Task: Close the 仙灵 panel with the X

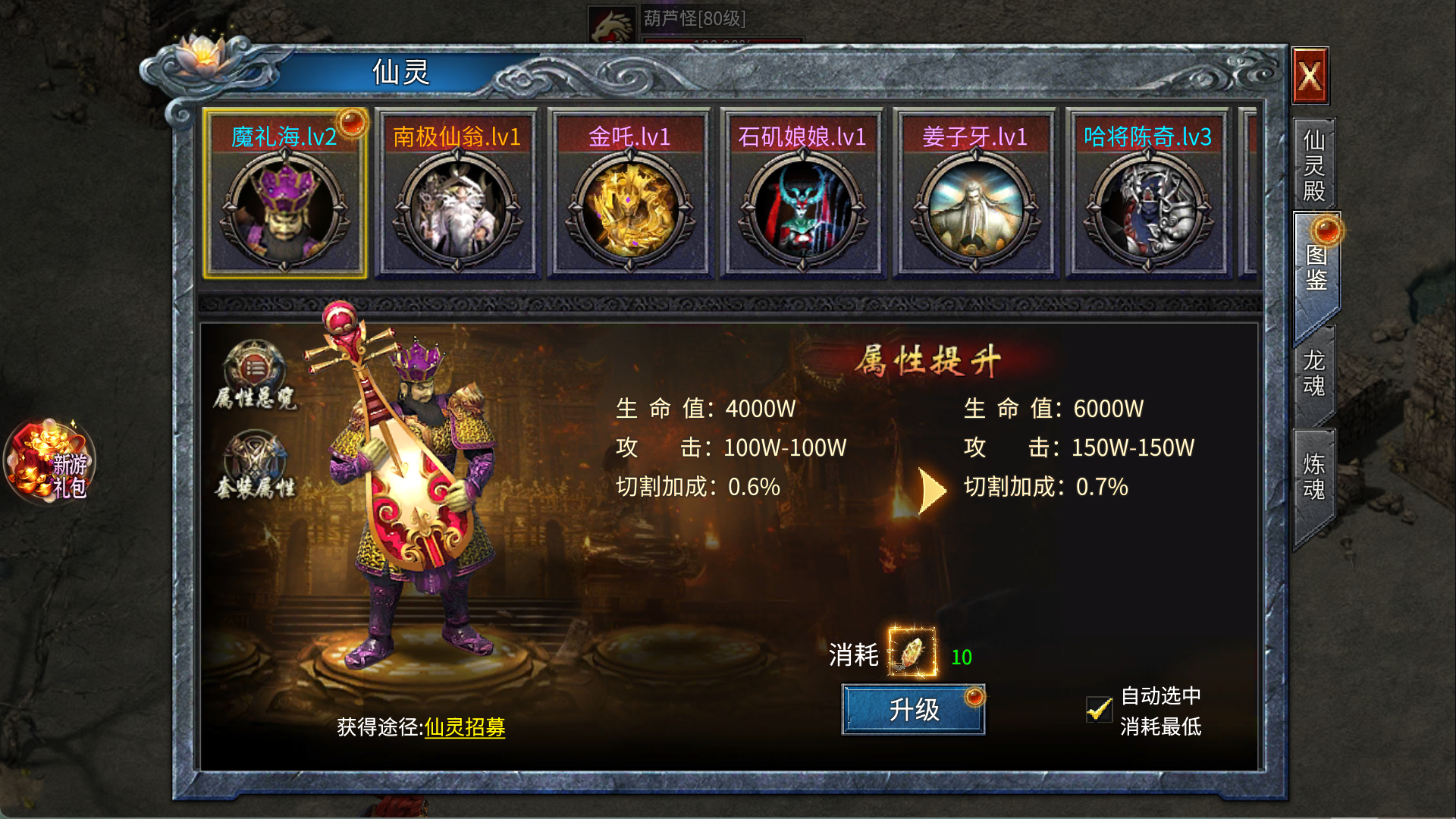Action: (x=1310, y=76)
